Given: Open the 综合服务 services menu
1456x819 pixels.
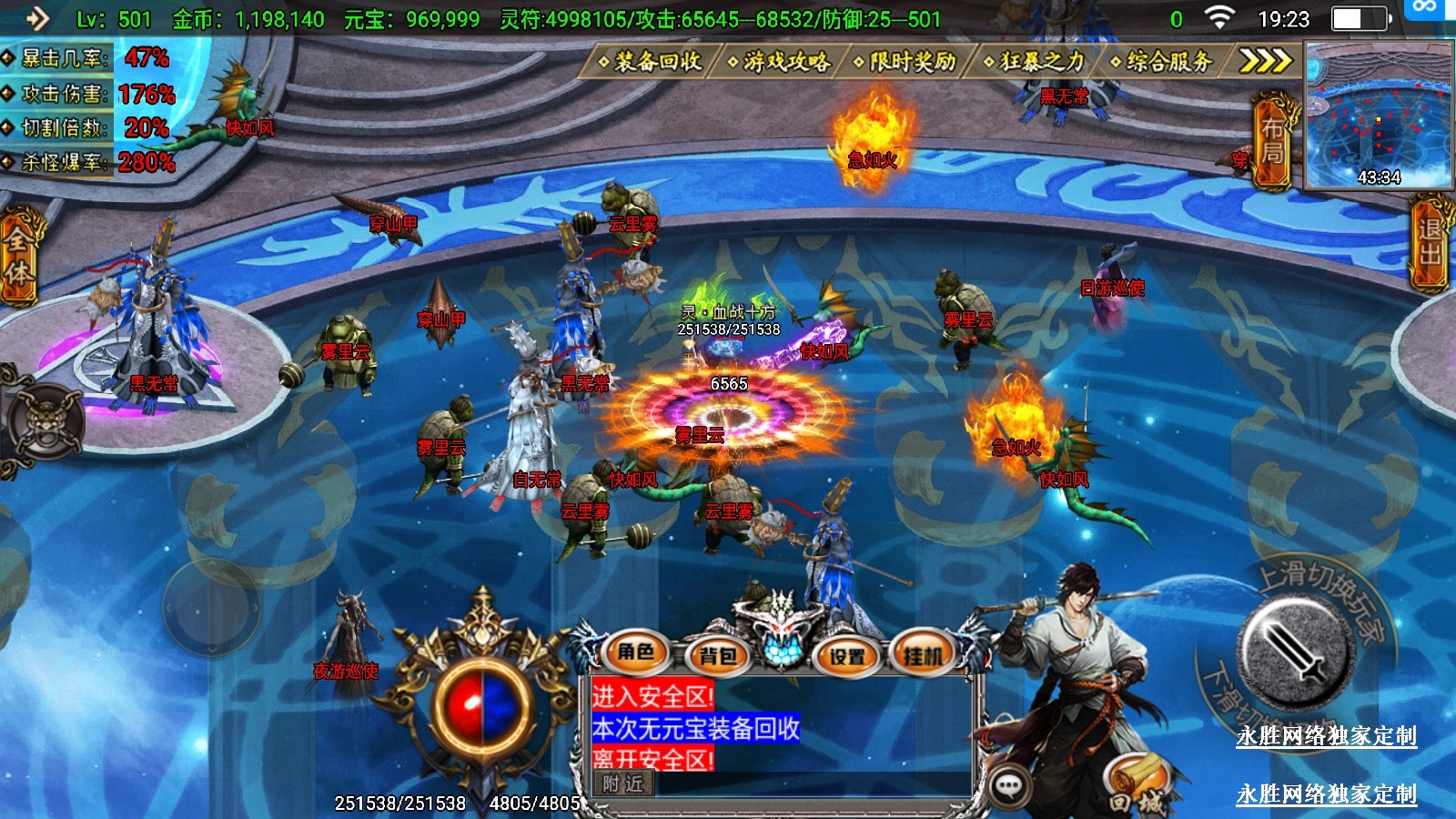Looking at the screenshot, I should [1163, 61].
